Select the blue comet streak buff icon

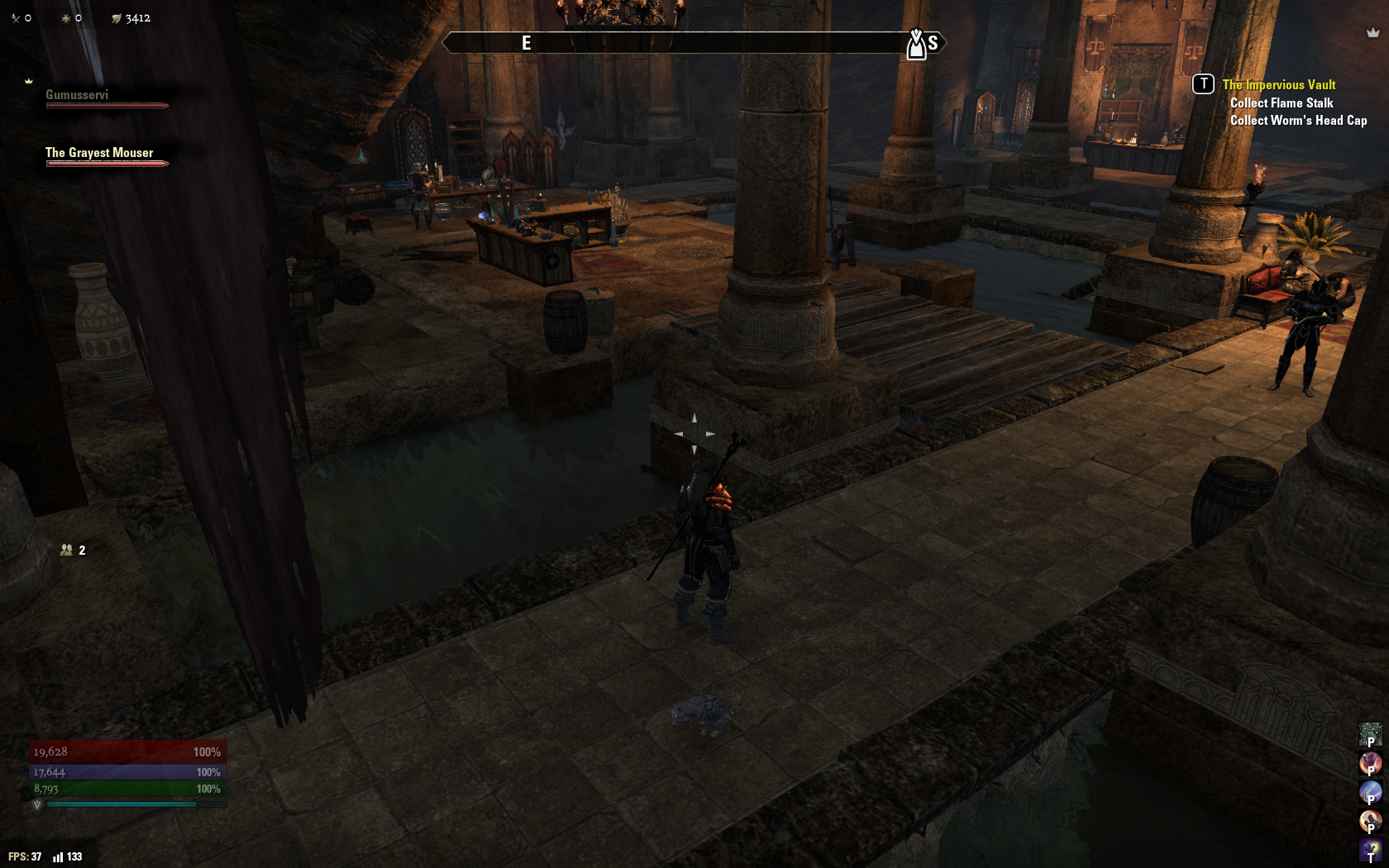coord(1370,791)
